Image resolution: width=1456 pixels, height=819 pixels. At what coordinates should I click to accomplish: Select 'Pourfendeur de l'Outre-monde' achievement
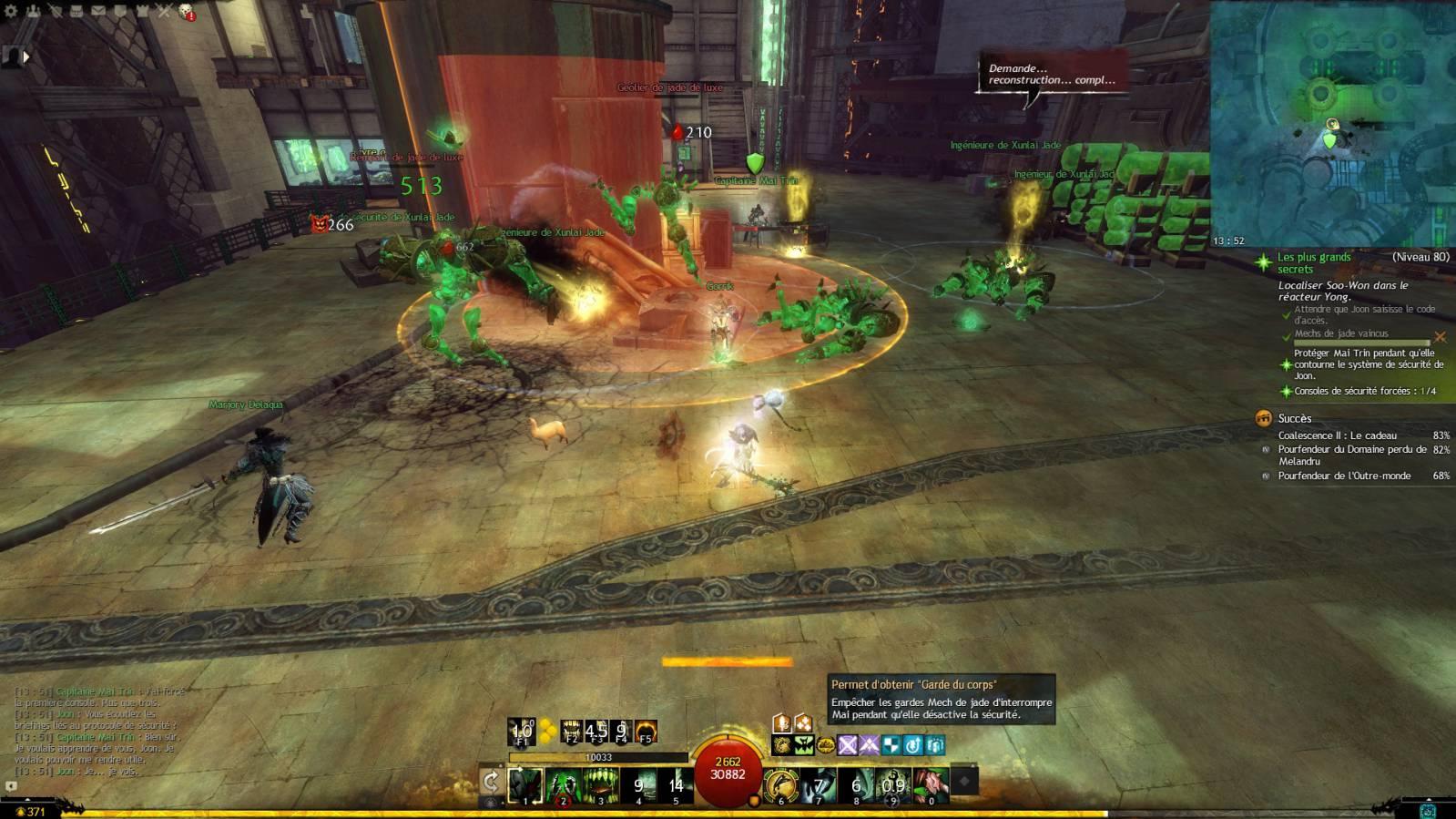(1343, 476)
